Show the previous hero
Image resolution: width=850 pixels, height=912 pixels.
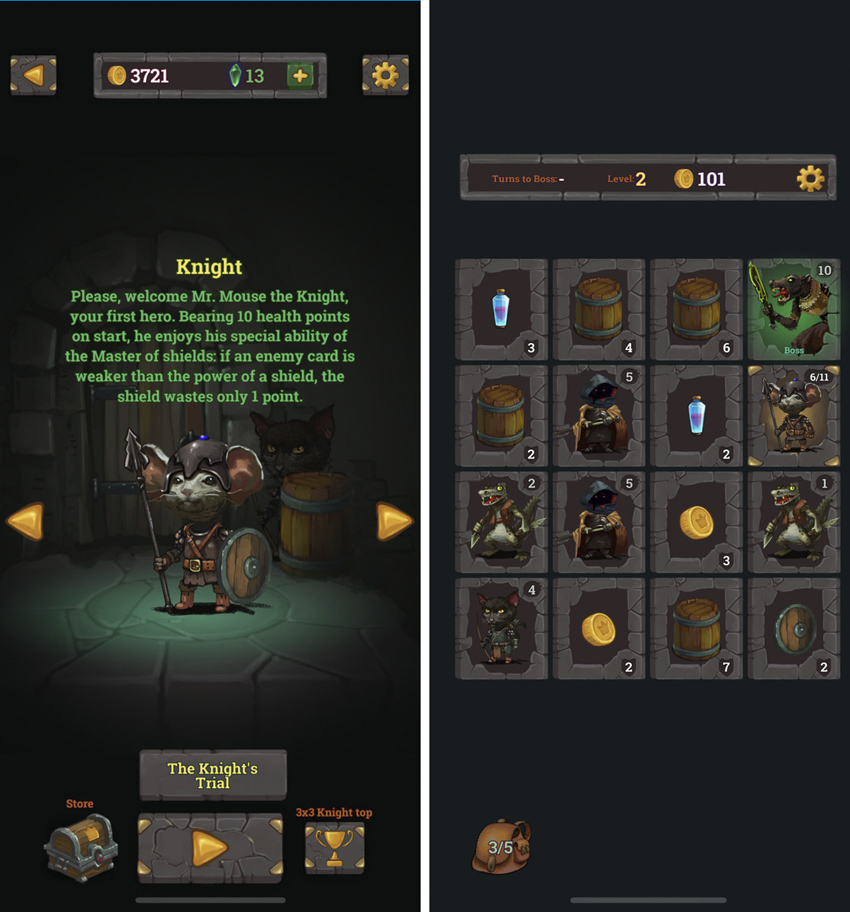25,521
